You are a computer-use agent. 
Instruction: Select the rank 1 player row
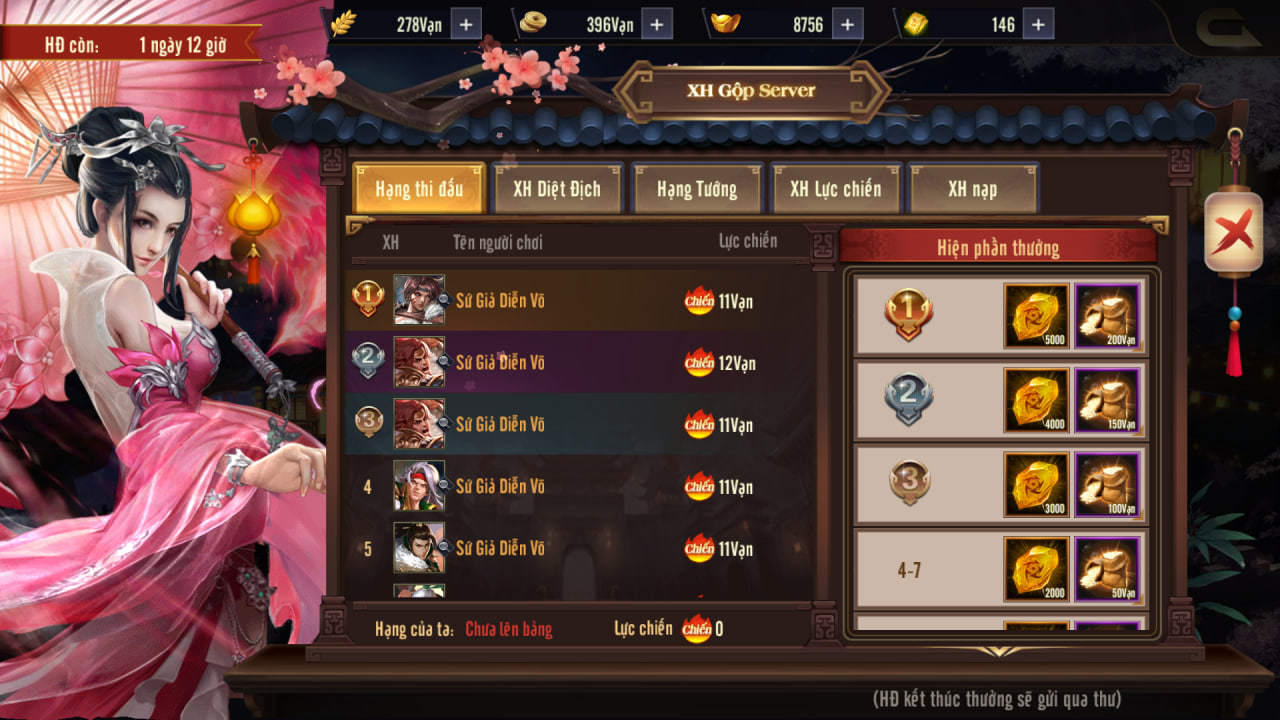point(577,301)
